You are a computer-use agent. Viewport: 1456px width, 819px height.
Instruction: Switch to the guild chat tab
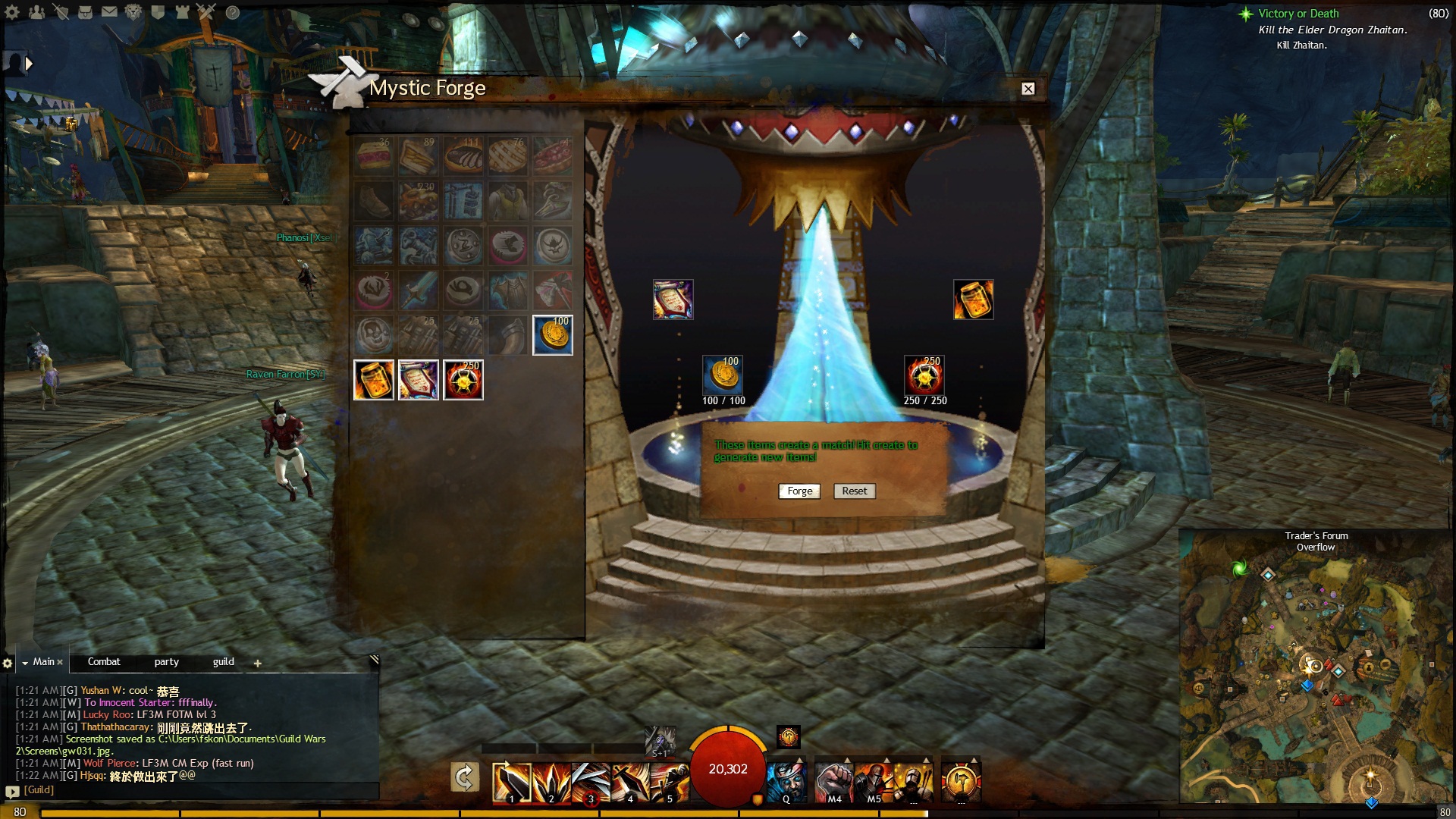point(223,662)
